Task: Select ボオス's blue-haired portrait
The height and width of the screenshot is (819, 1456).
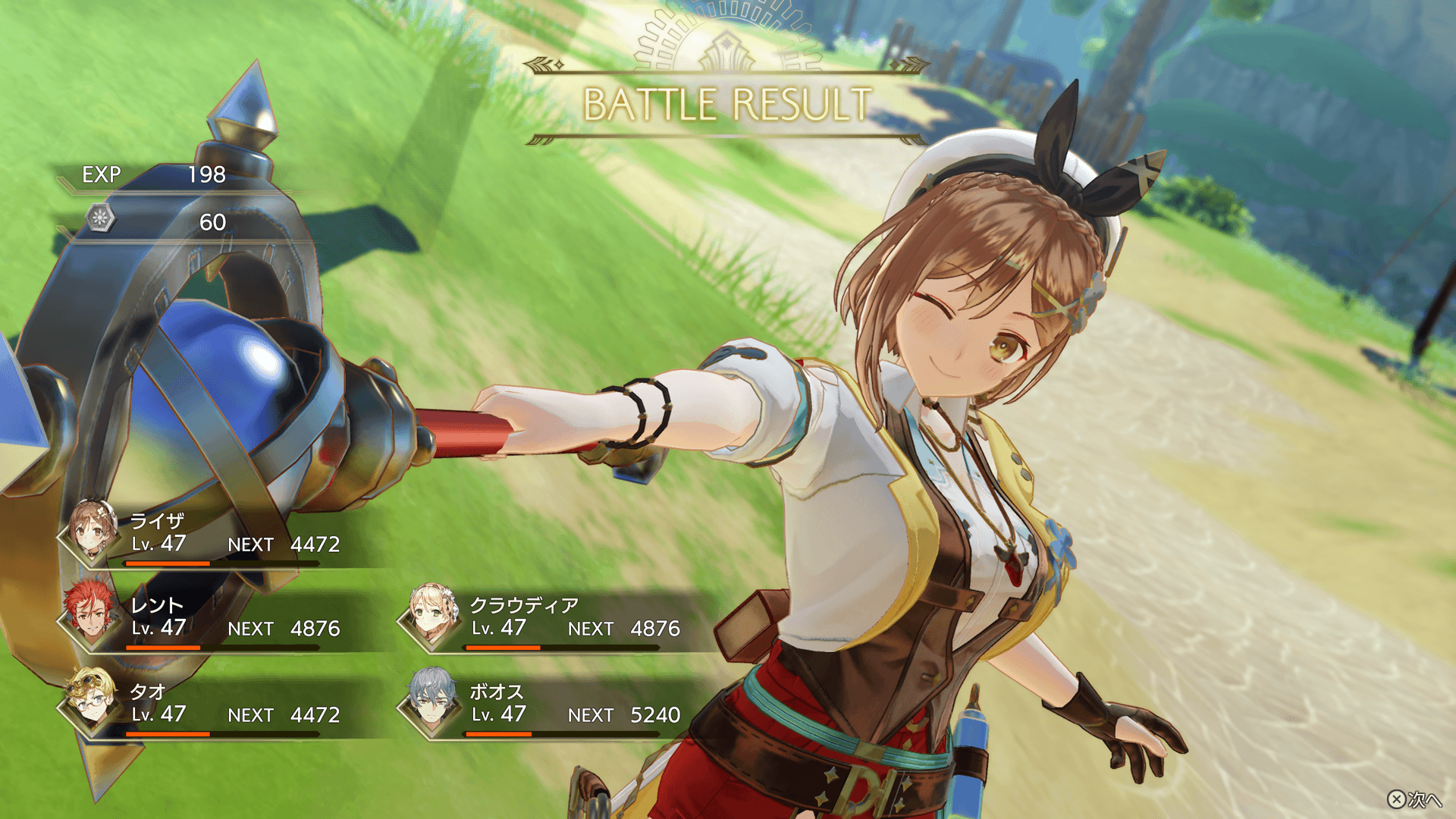Action: coord(431,702)
